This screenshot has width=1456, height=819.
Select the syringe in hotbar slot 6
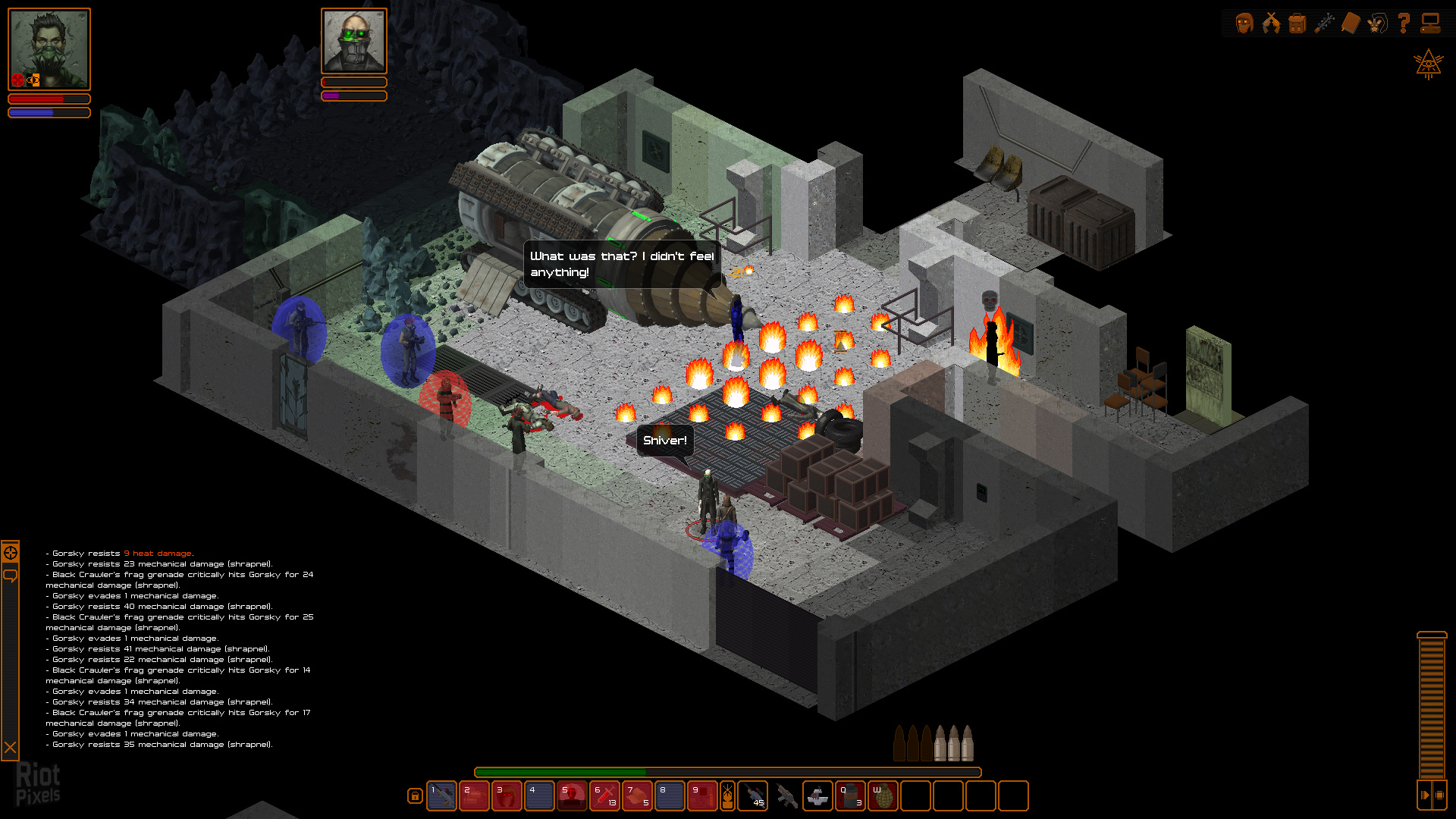pos(604,796)
